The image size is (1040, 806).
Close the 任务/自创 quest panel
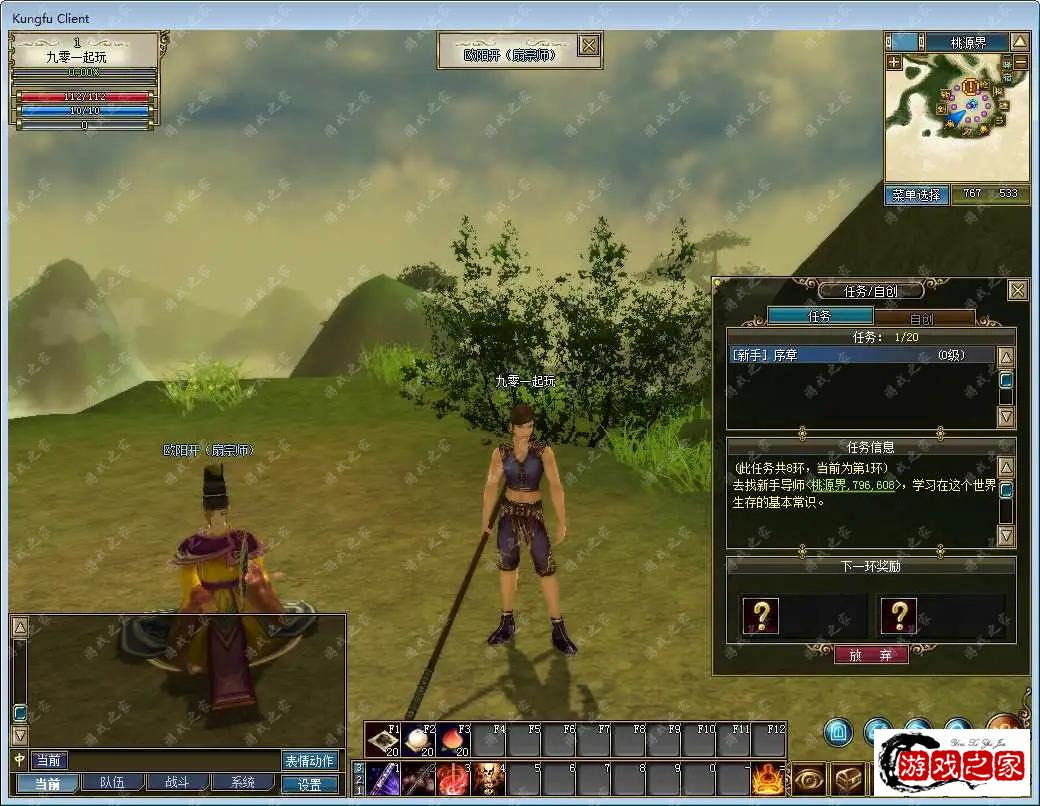[1017, 291]
